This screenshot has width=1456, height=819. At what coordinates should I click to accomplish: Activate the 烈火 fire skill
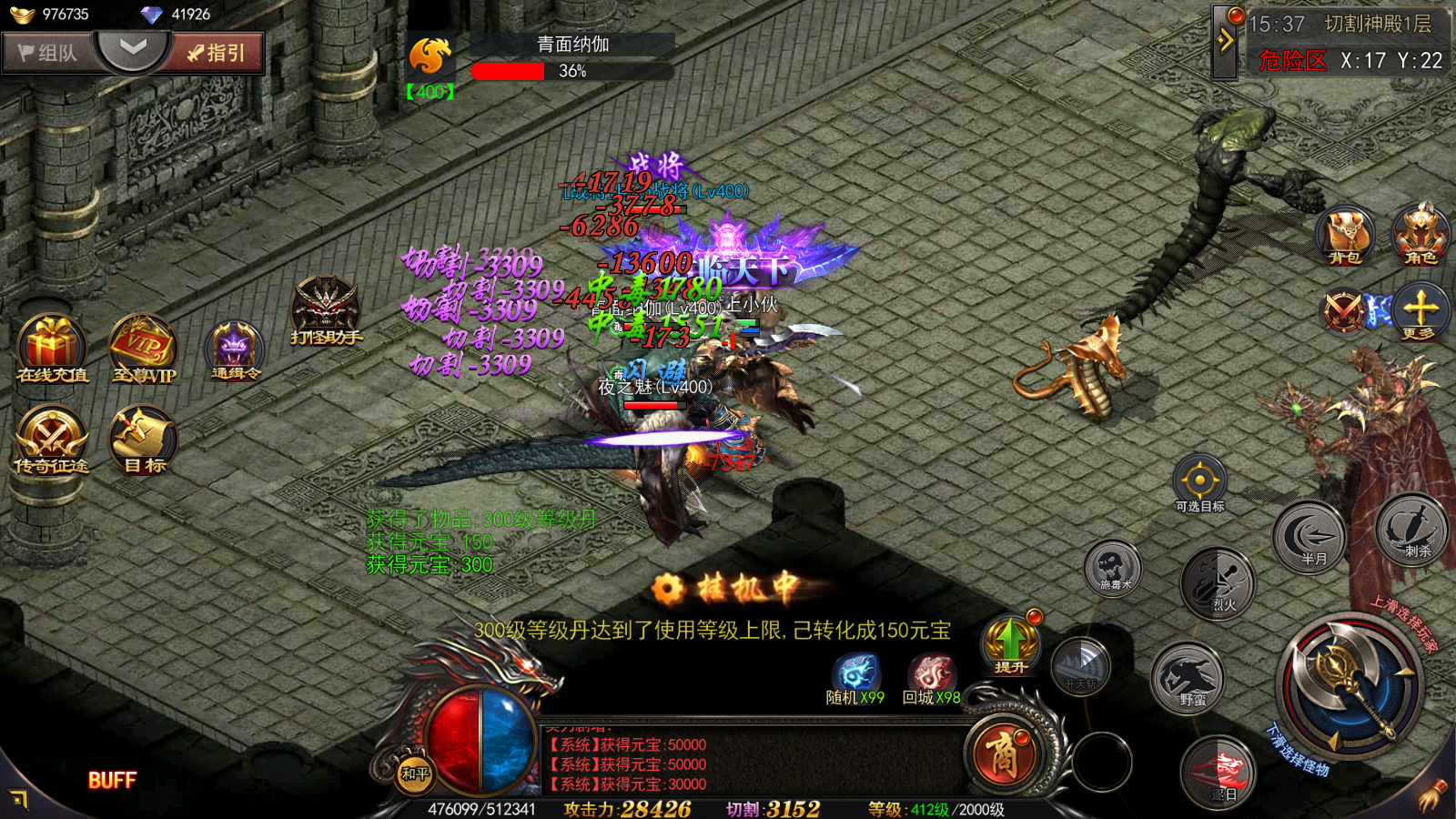coord(1218,584)
